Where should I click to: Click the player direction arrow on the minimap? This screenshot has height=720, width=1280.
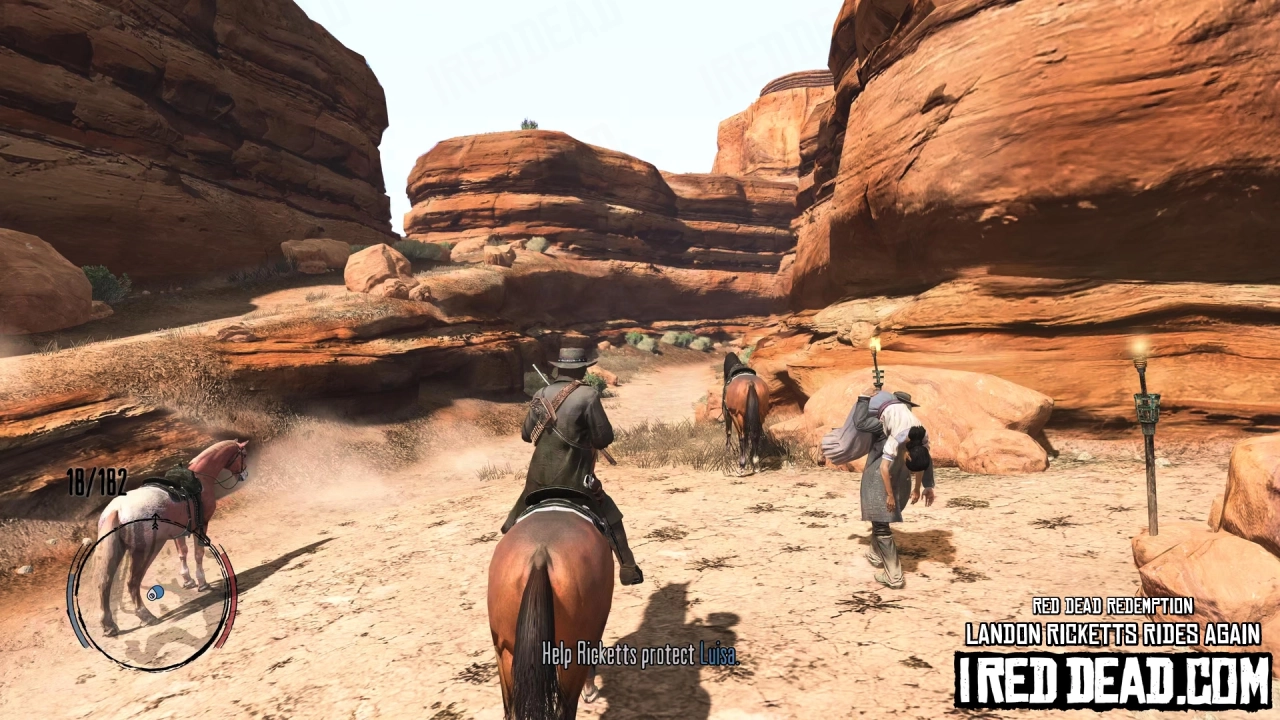pyautogui.click(x=153, y=523)
